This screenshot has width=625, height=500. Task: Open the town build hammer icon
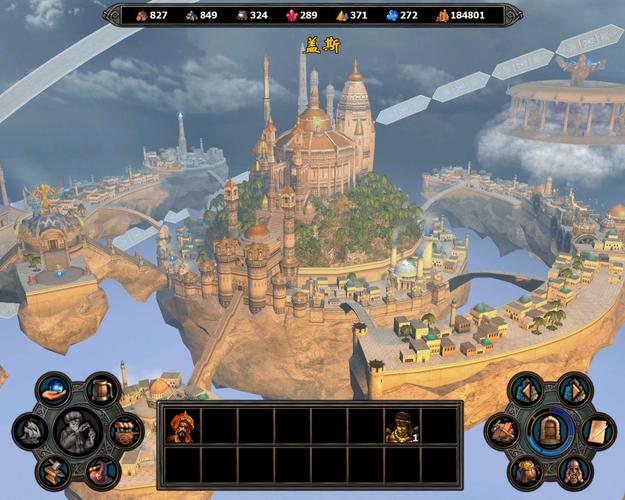click(502, 431)
